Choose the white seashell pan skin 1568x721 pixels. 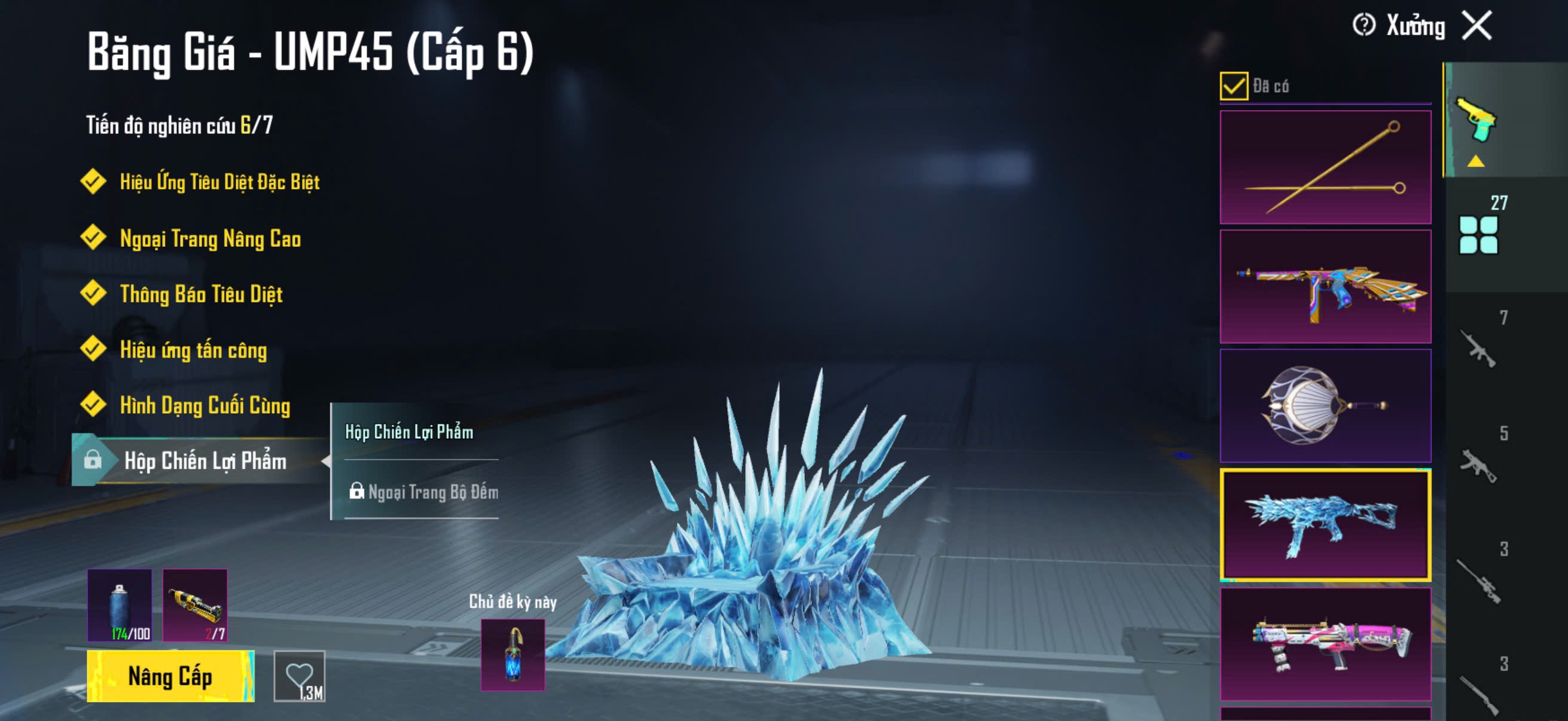point(1325,405)
